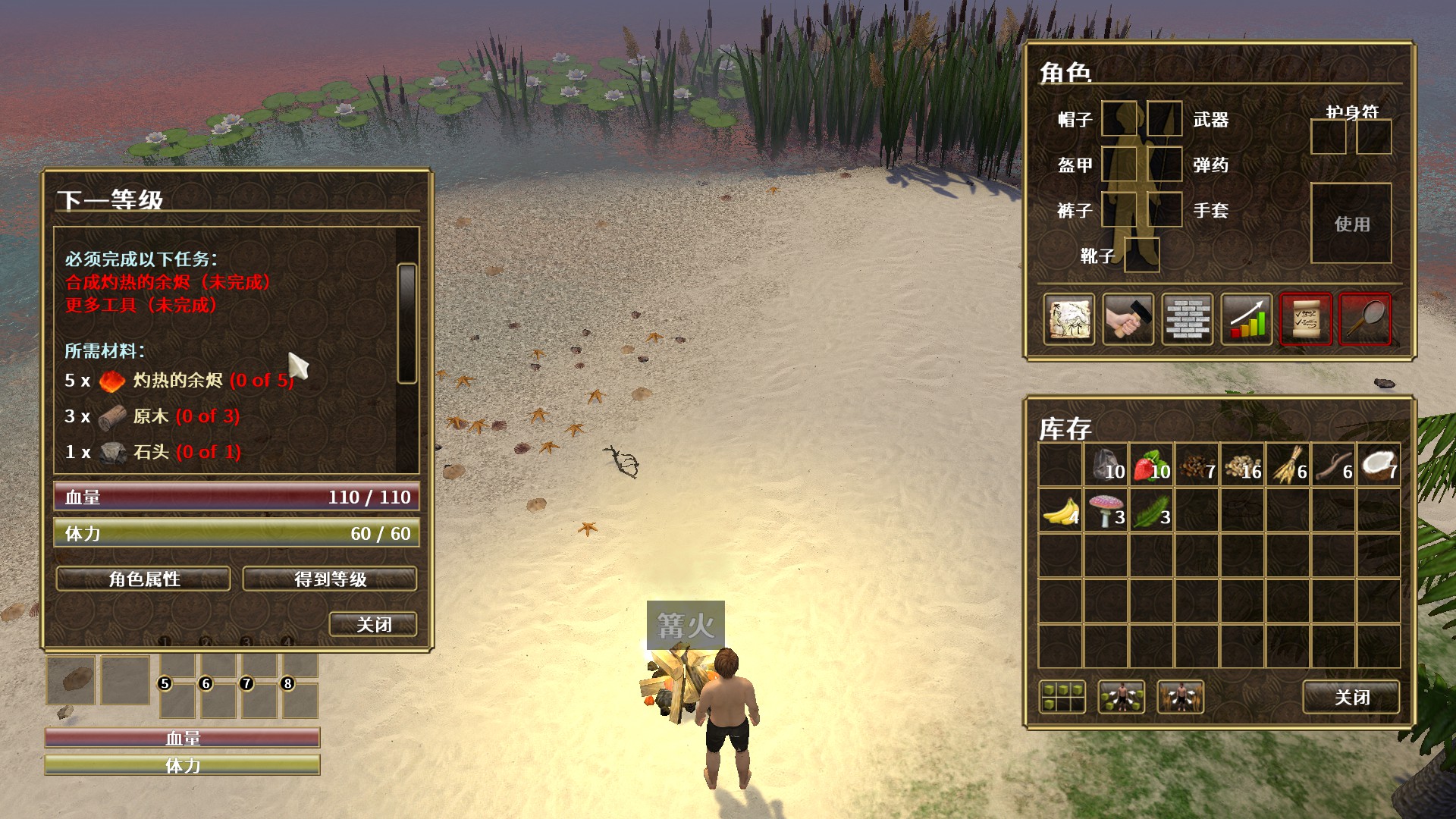Choose the red mushroom inventory slot
1456x819 pixels.
pos(1106,510)
